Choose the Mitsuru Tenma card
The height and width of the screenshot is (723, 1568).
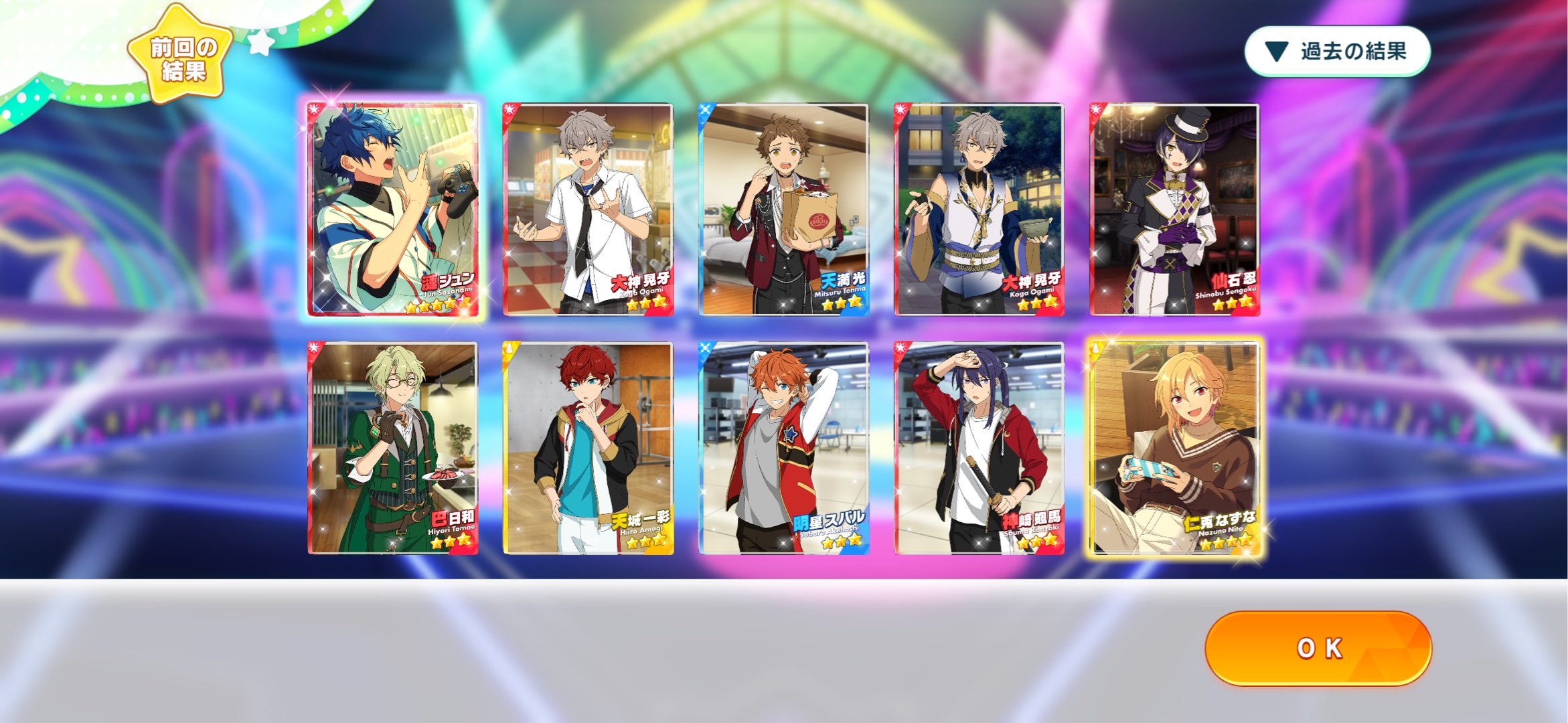783,209
